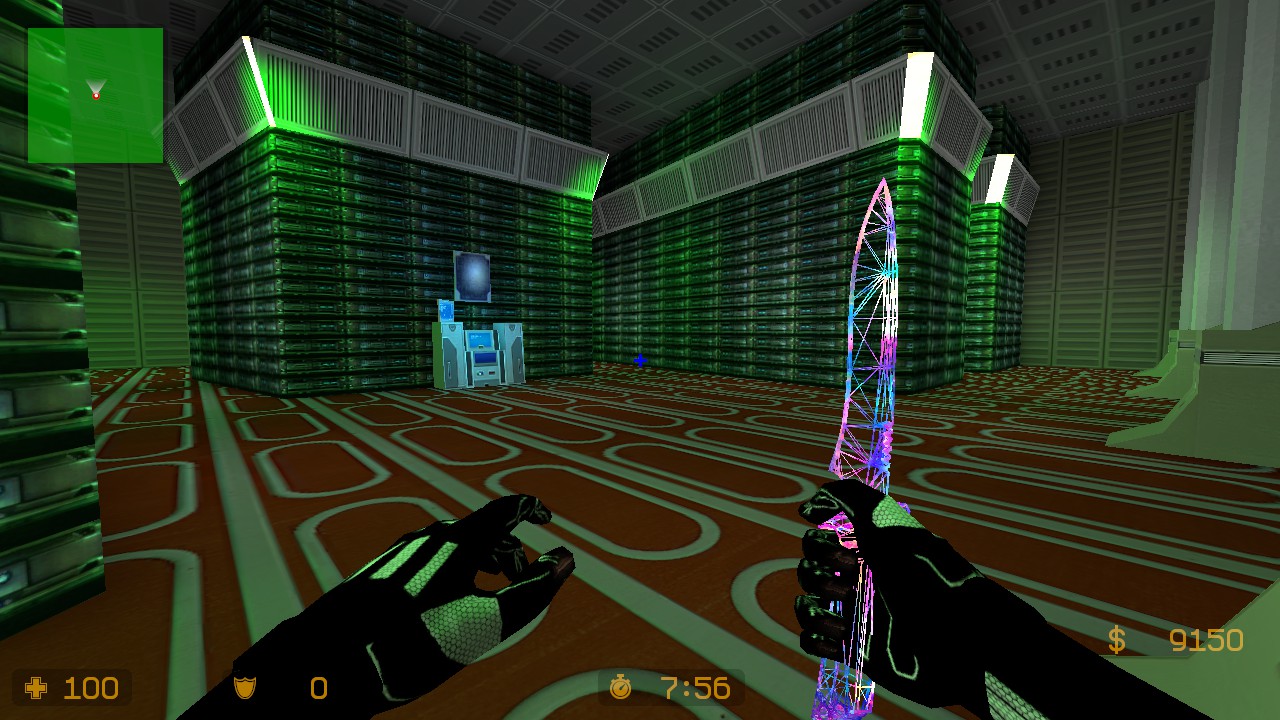Click the health cross icon
The width and height of the screenshot is (1280, 720).
pyautogui.click(x=37, y=688)
